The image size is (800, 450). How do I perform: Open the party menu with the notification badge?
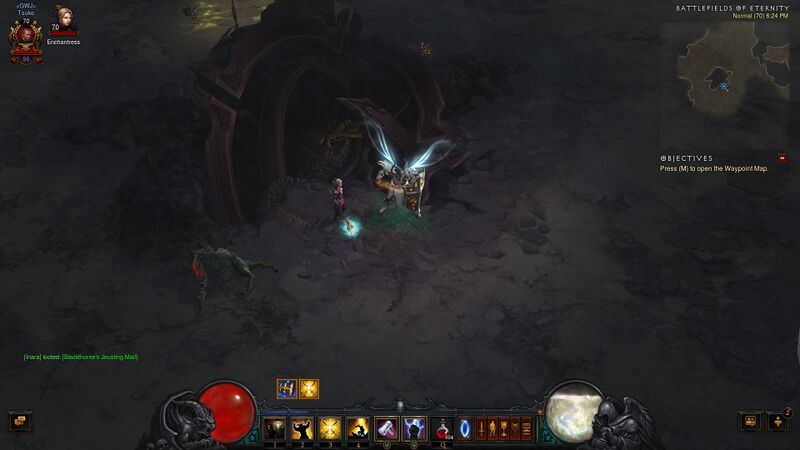point(779,421)
